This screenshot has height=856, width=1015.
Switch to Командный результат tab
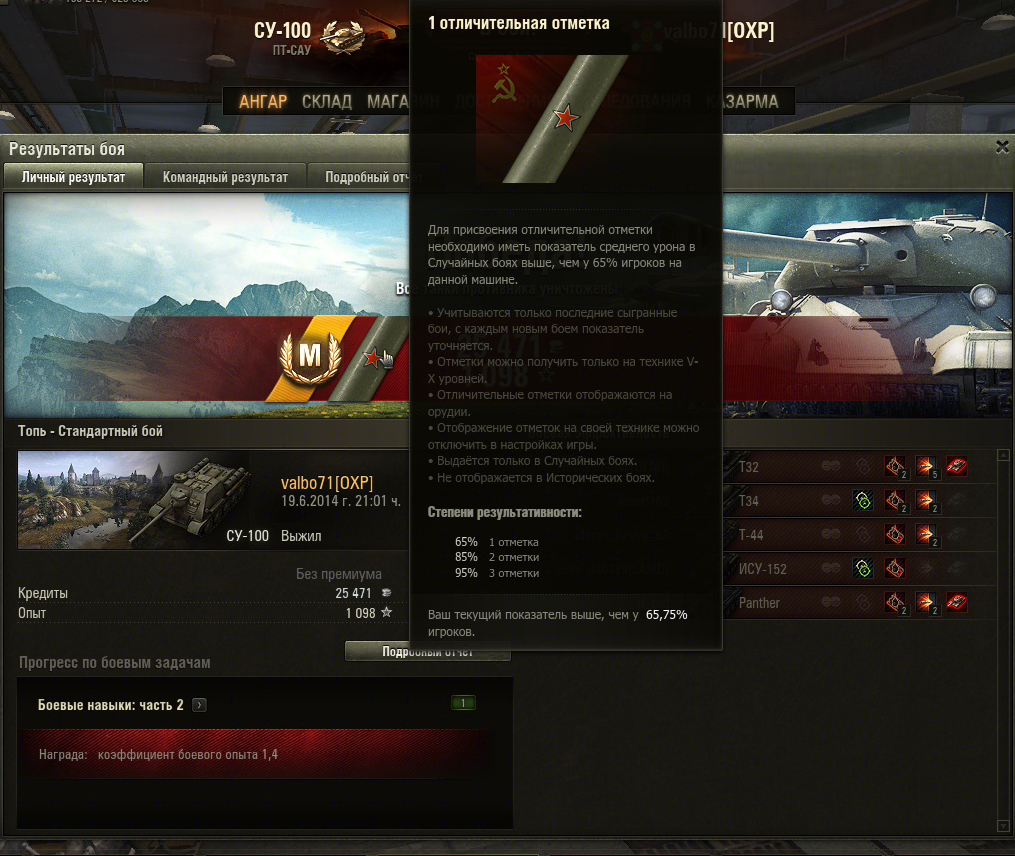pos(225,177)
